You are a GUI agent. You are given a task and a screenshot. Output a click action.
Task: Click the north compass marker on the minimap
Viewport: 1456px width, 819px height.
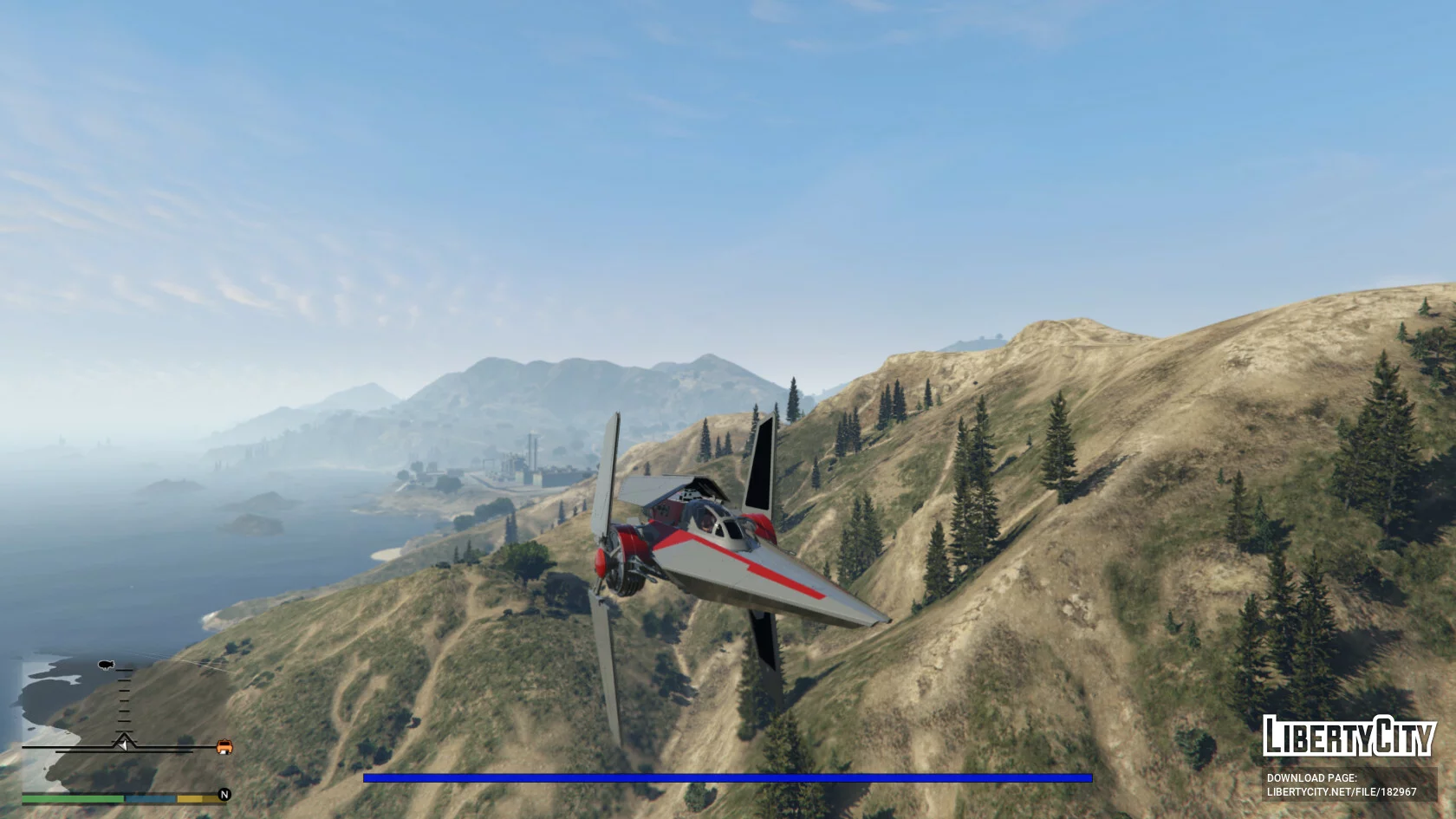[224, 794]
